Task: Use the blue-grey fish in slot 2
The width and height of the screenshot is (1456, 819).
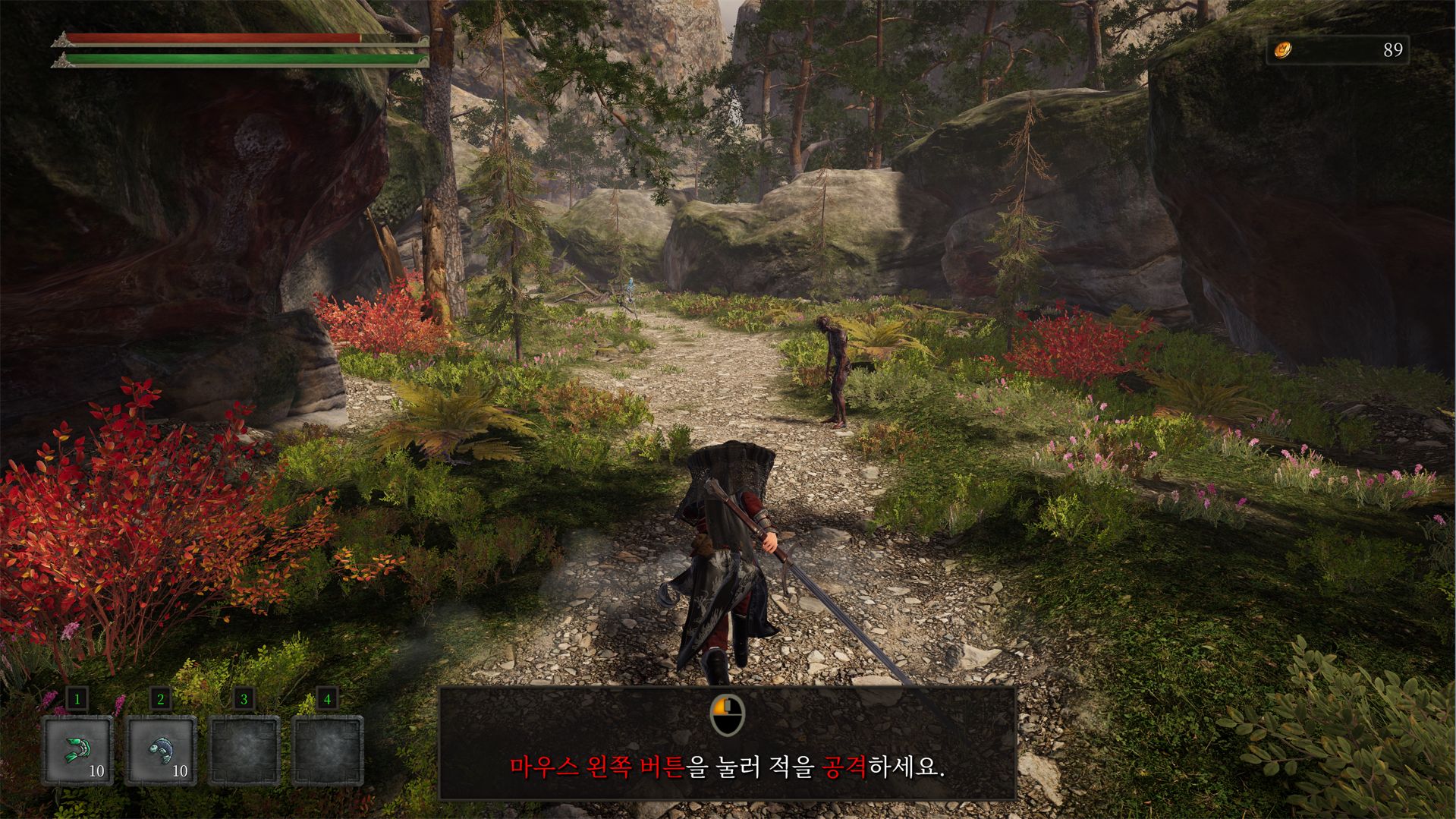Action: (x=161, y=750)
